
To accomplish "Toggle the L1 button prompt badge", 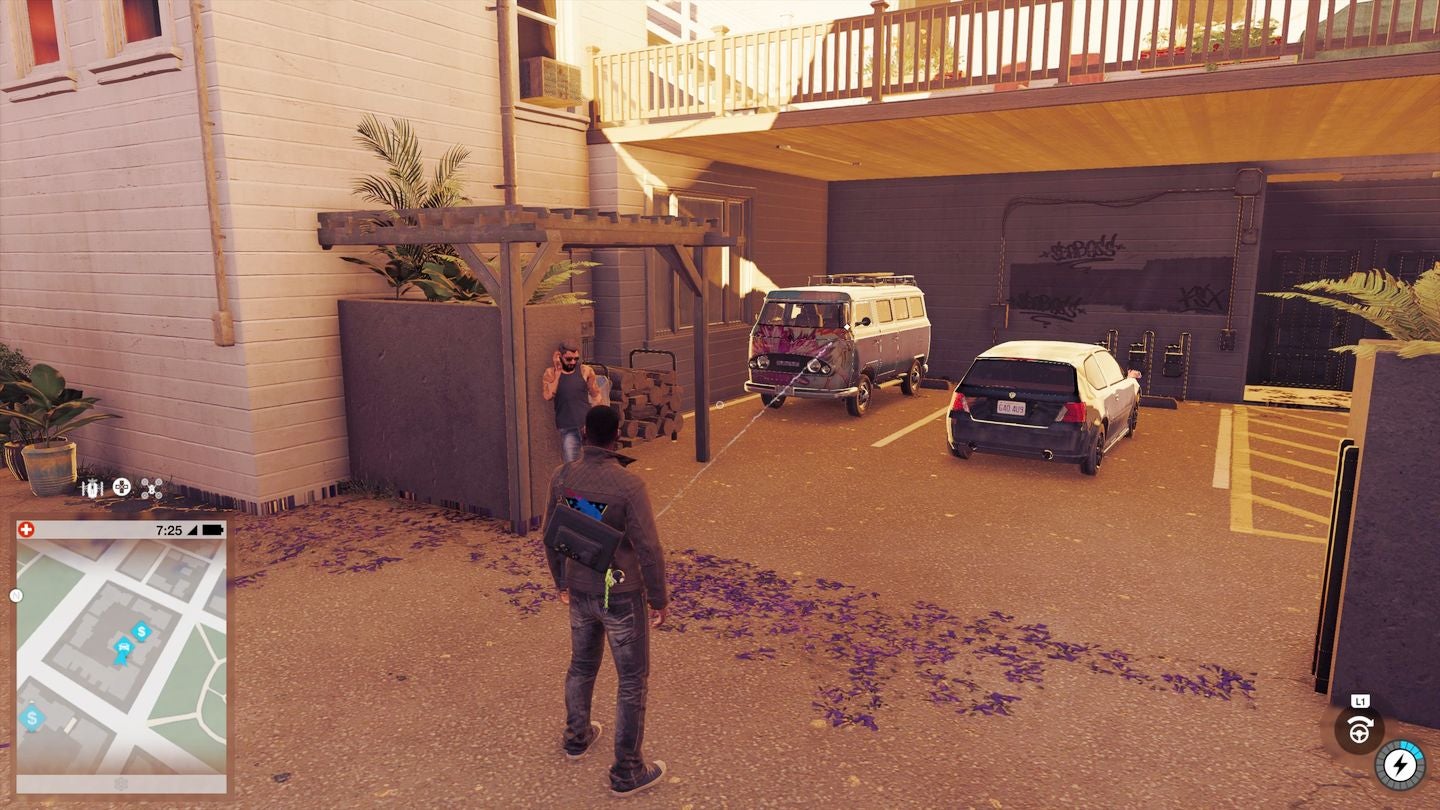I will click(x=1360, y=700).
